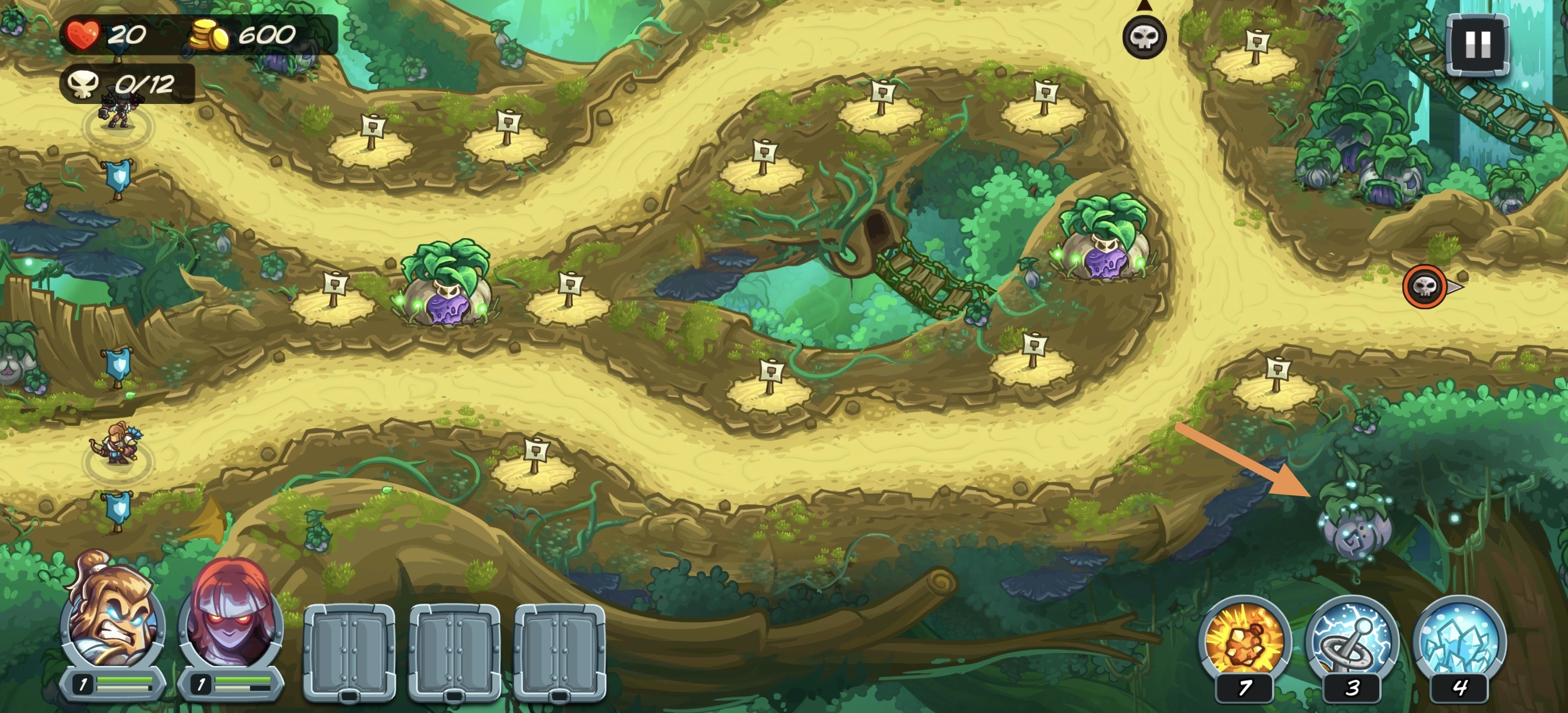This screenshot has width=1568, height=713.
Task: Pause the game
Action: 1477,45
